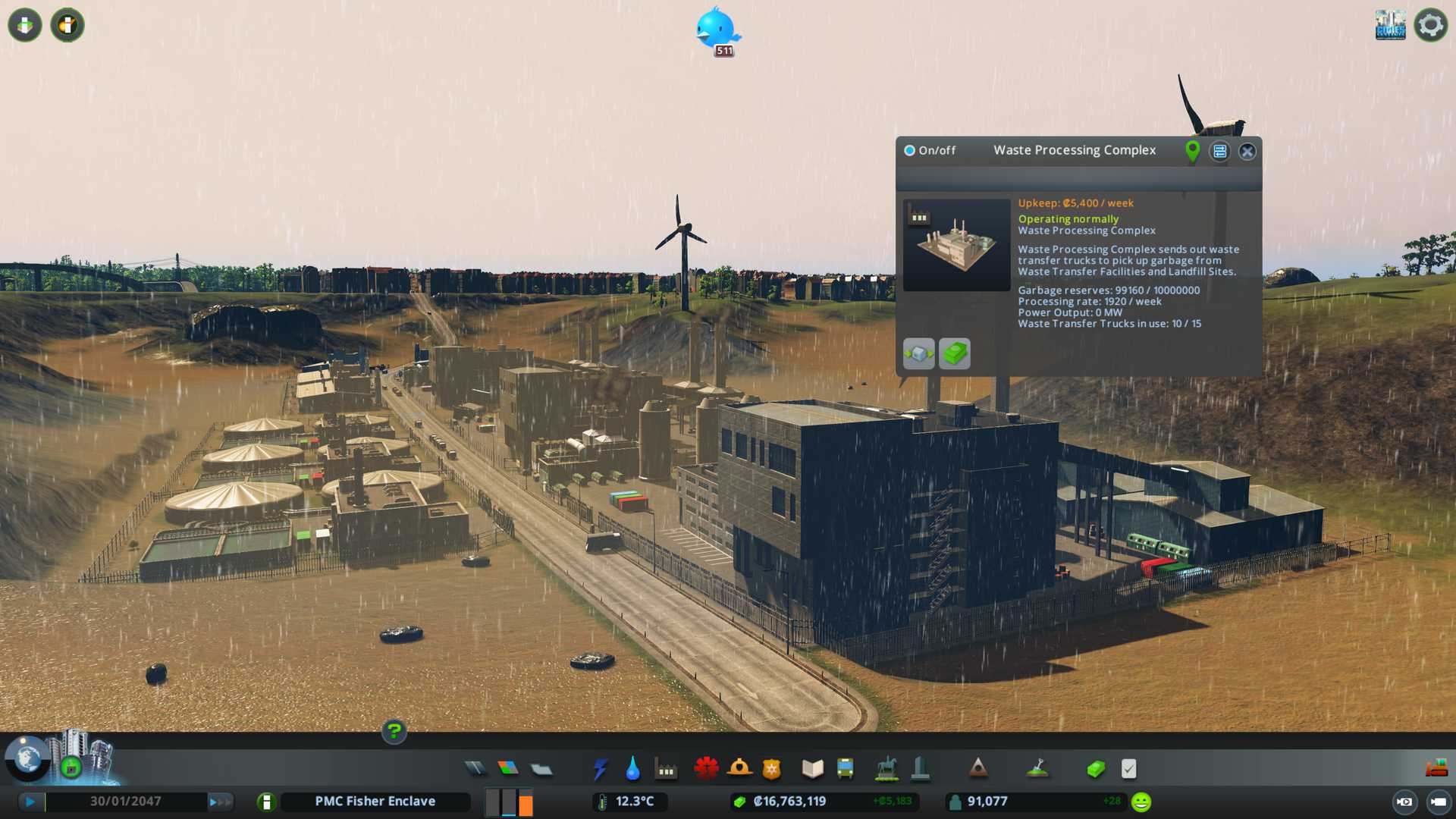Open the Zoning tool menu
1456x819 pixels.
[x=508, y=769]
